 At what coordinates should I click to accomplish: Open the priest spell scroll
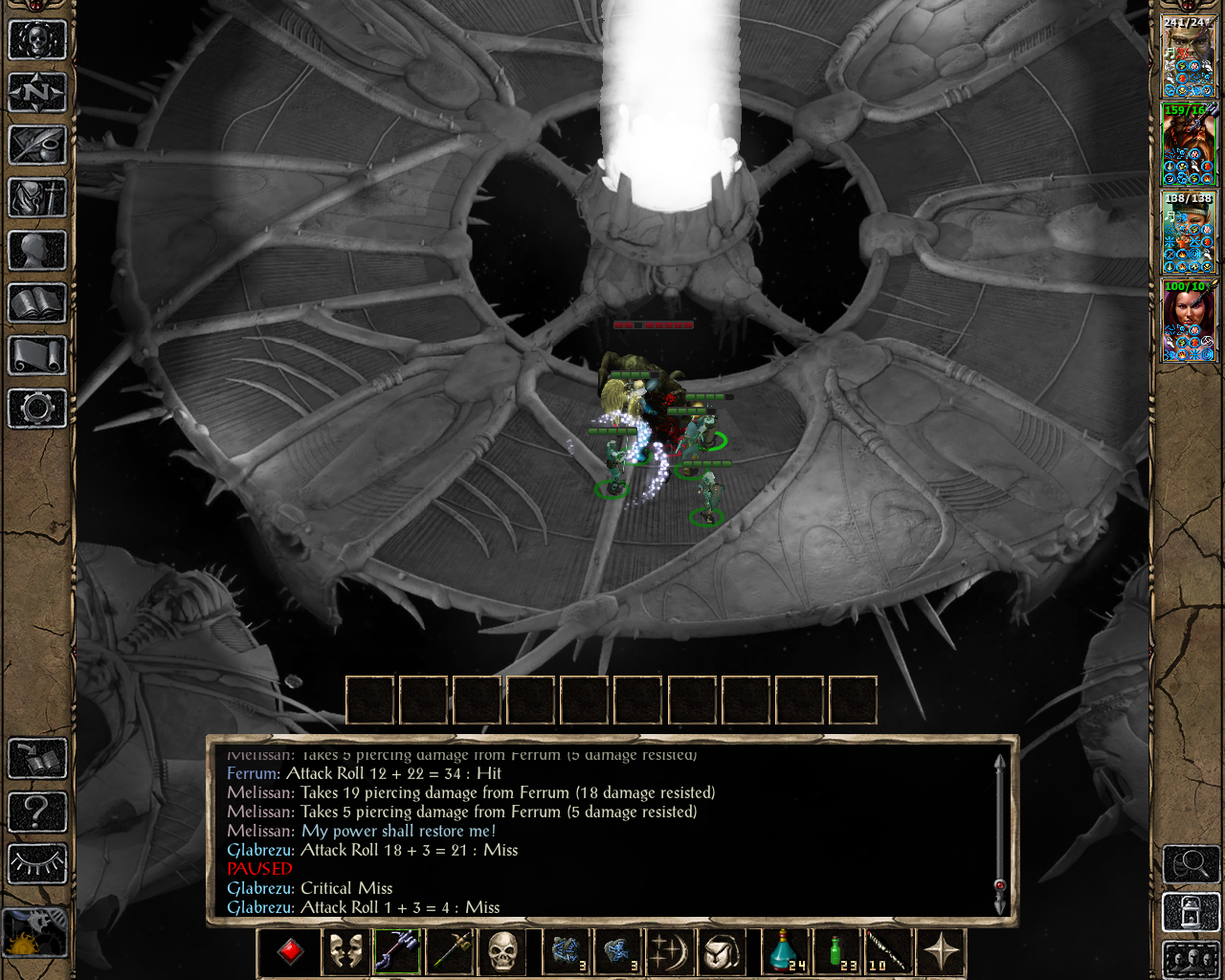[36, 355]
